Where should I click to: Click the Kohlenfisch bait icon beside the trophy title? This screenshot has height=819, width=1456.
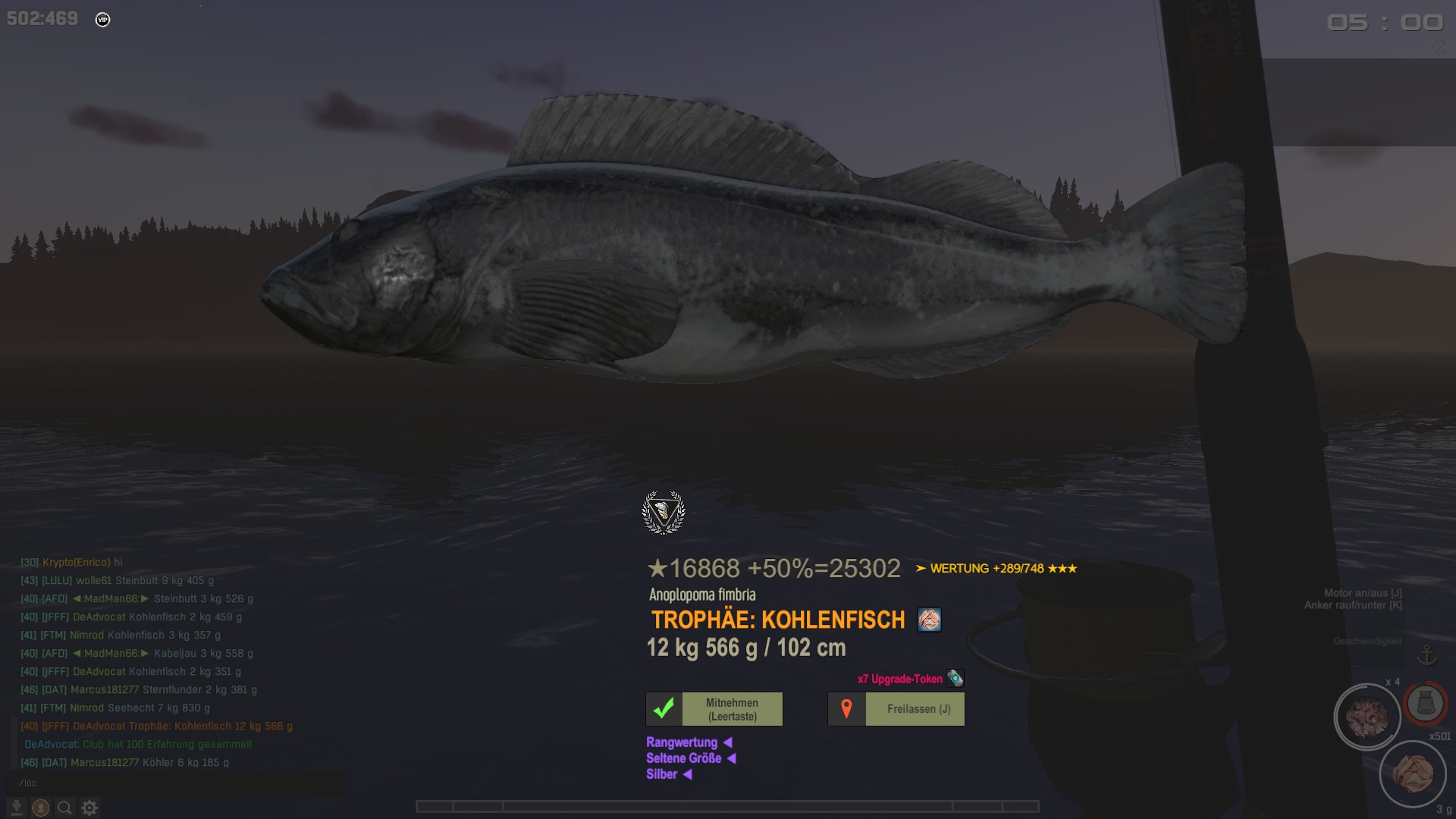[x=929, y=620]
